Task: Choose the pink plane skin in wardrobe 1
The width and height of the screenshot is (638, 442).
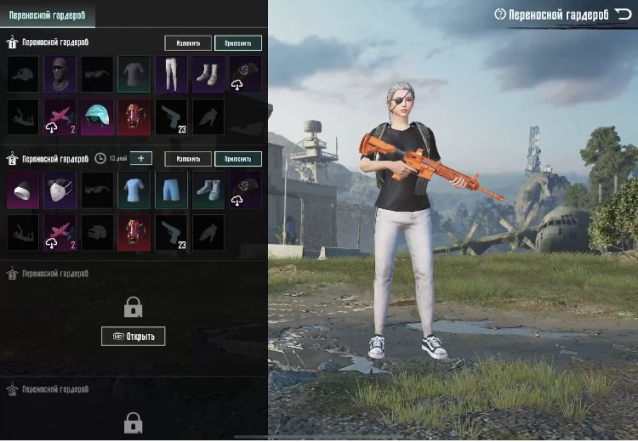Action: point(60,116)
